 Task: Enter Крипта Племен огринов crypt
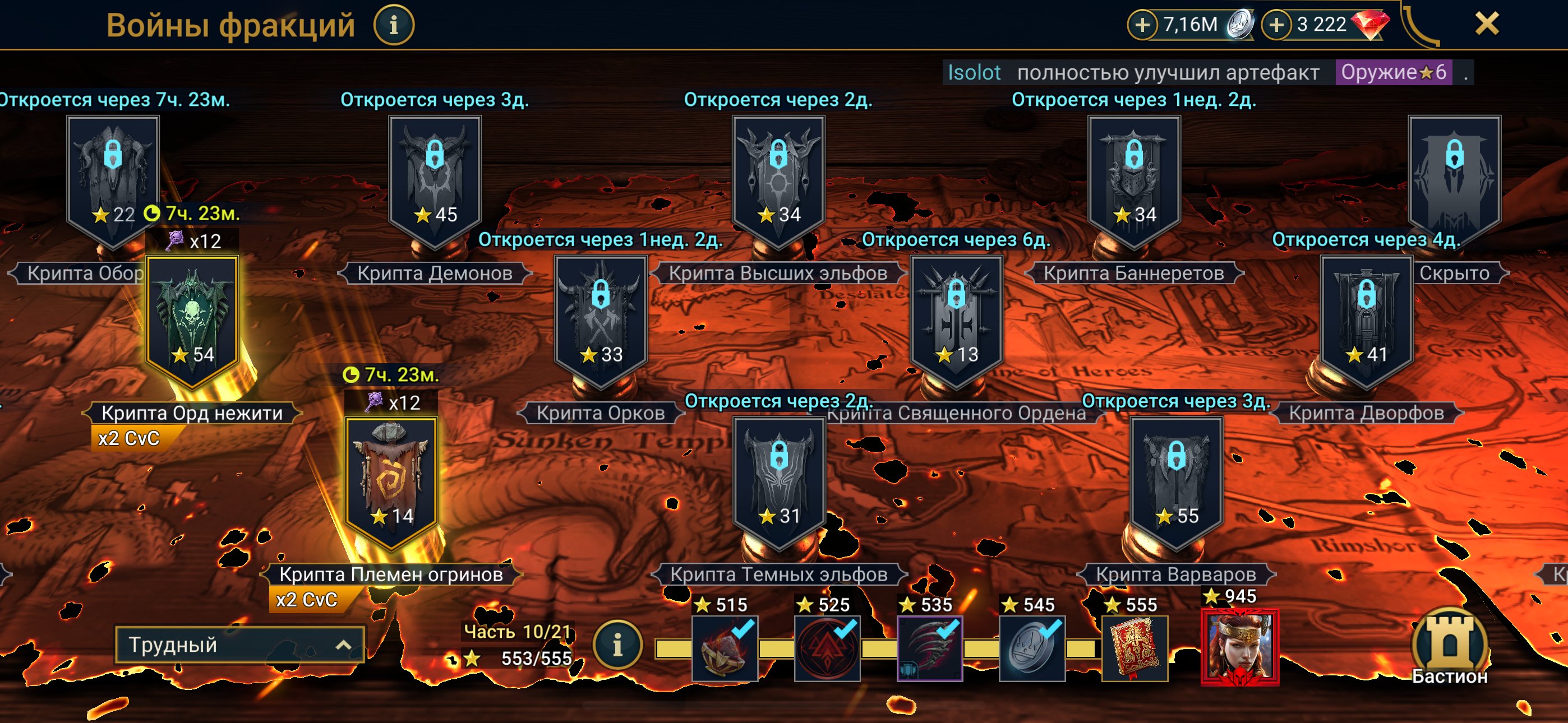click(391, 481)
